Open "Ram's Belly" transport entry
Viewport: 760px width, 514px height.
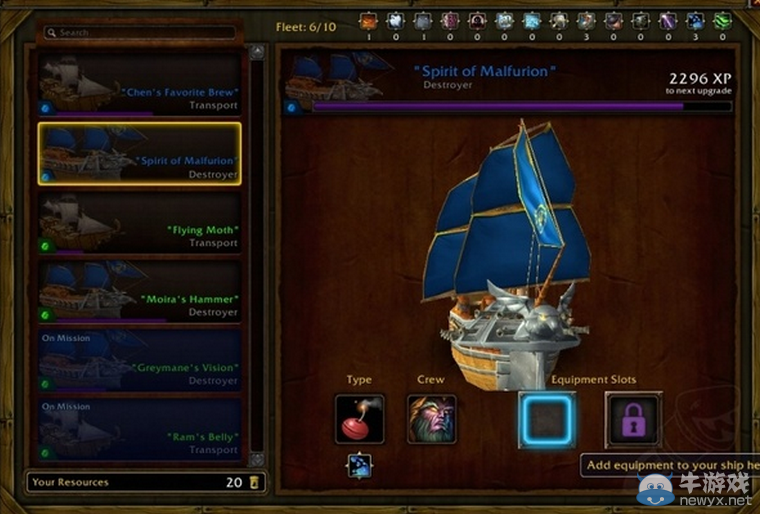(139, 430)
